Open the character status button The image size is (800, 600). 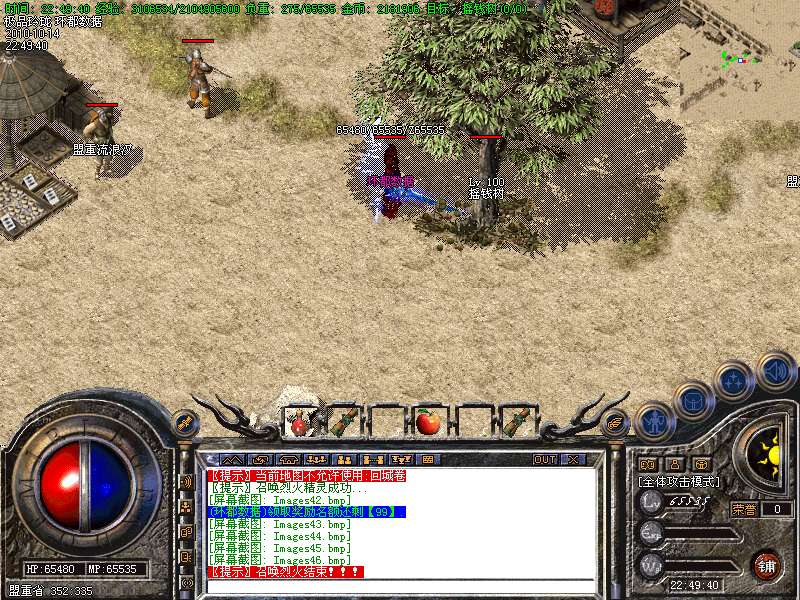(652, 422)
